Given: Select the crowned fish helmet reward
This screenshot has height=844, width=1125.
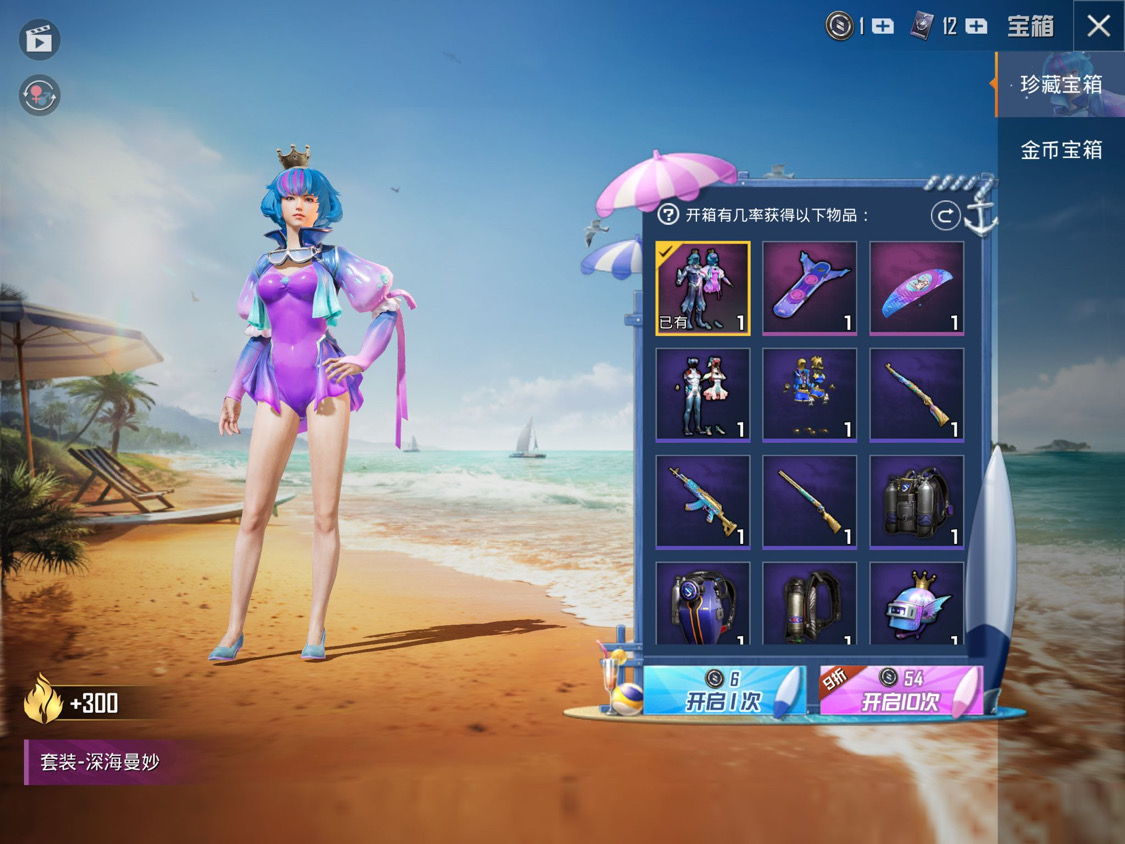Looking at the screenshot, I should (x=916, y=605).
